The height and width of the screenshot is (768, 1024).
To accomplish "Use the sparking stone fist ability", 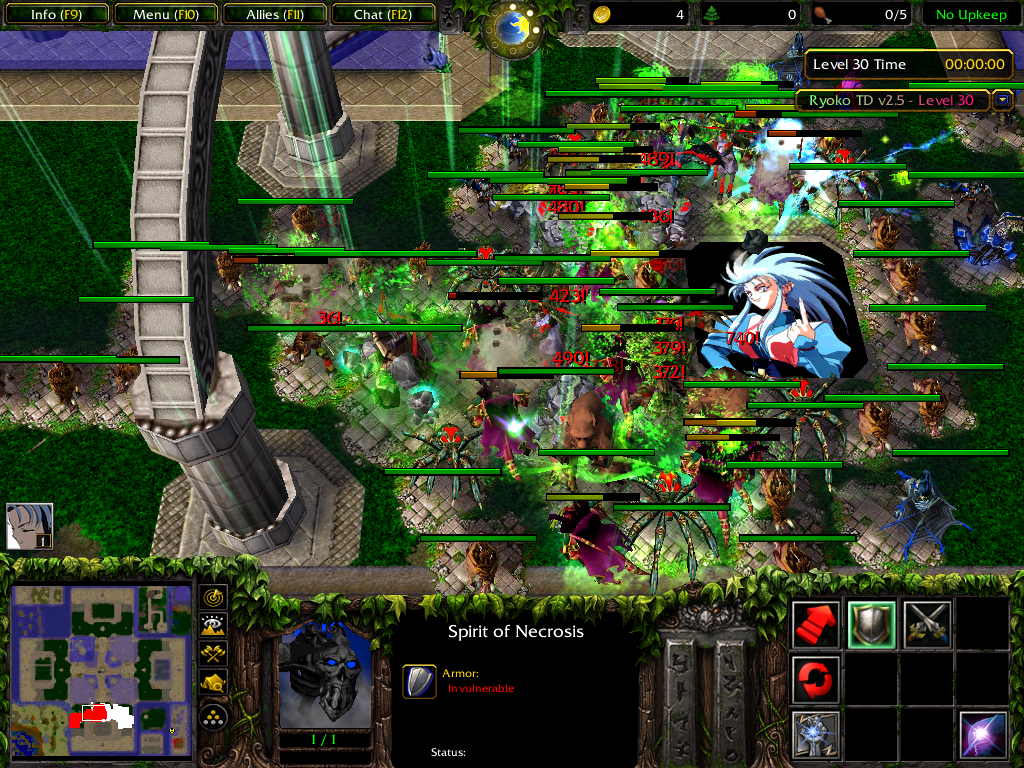I will click(x=815, y=734).
